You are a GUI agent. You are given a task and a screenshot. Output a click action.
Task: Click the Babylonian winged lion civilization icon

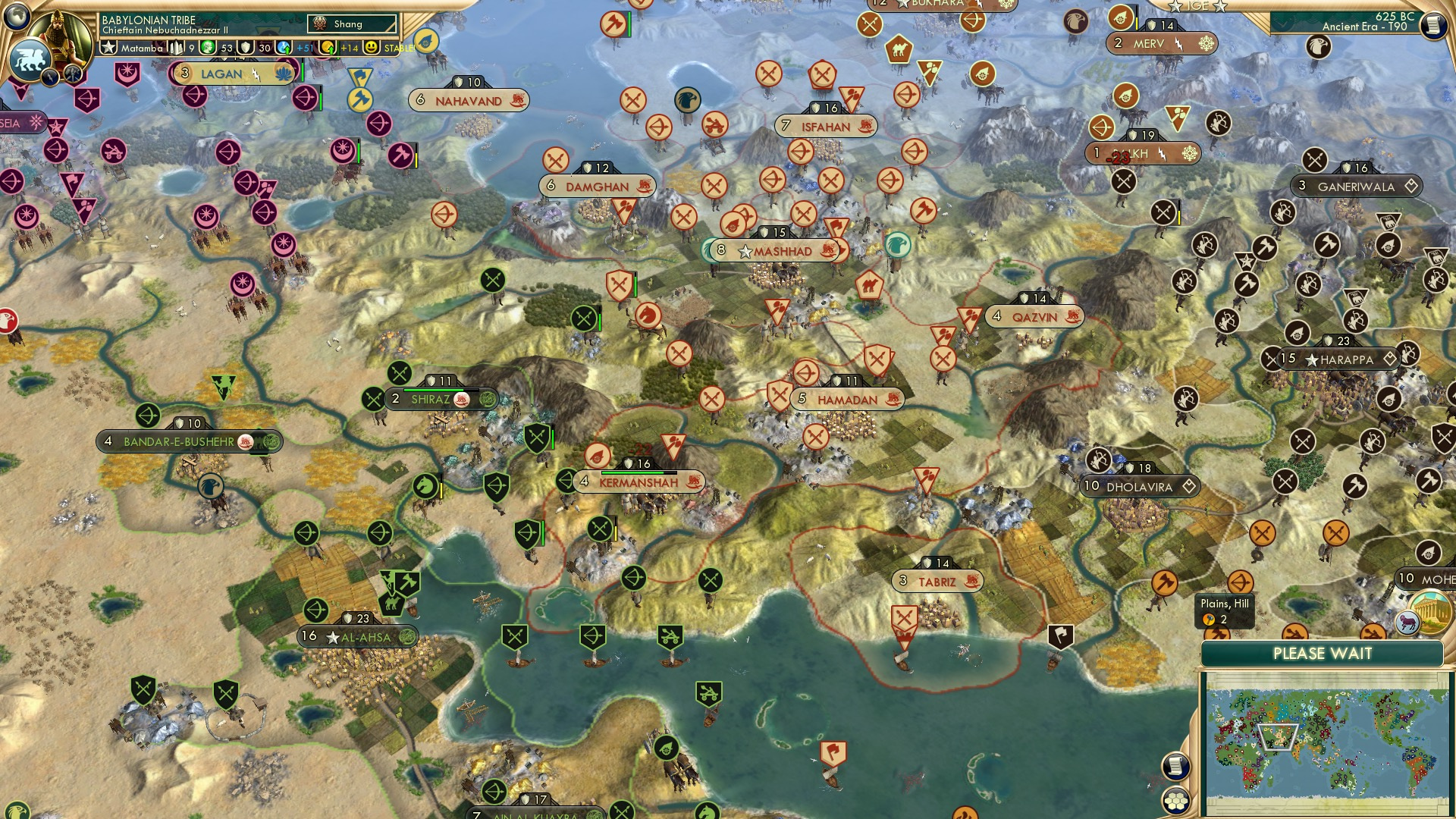pyautogui.click(x=29, y=59)
